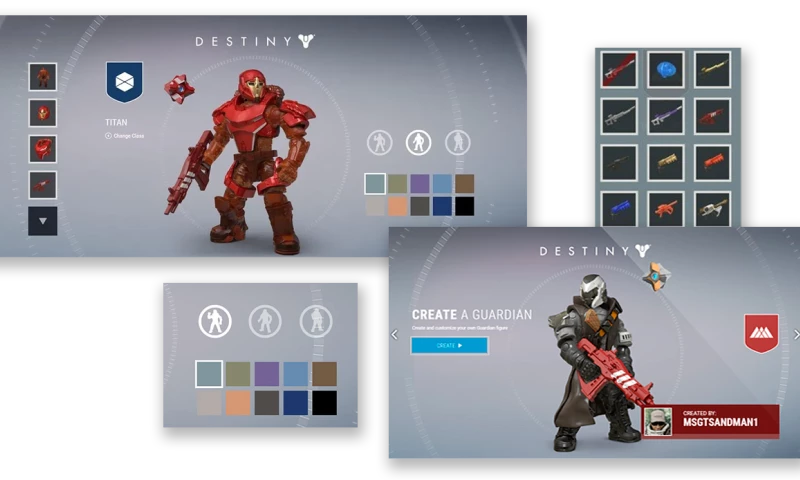The image size is (800, 480).
Task: Select the orange claw-shaped weapon tile
Action: click(665, 209)
